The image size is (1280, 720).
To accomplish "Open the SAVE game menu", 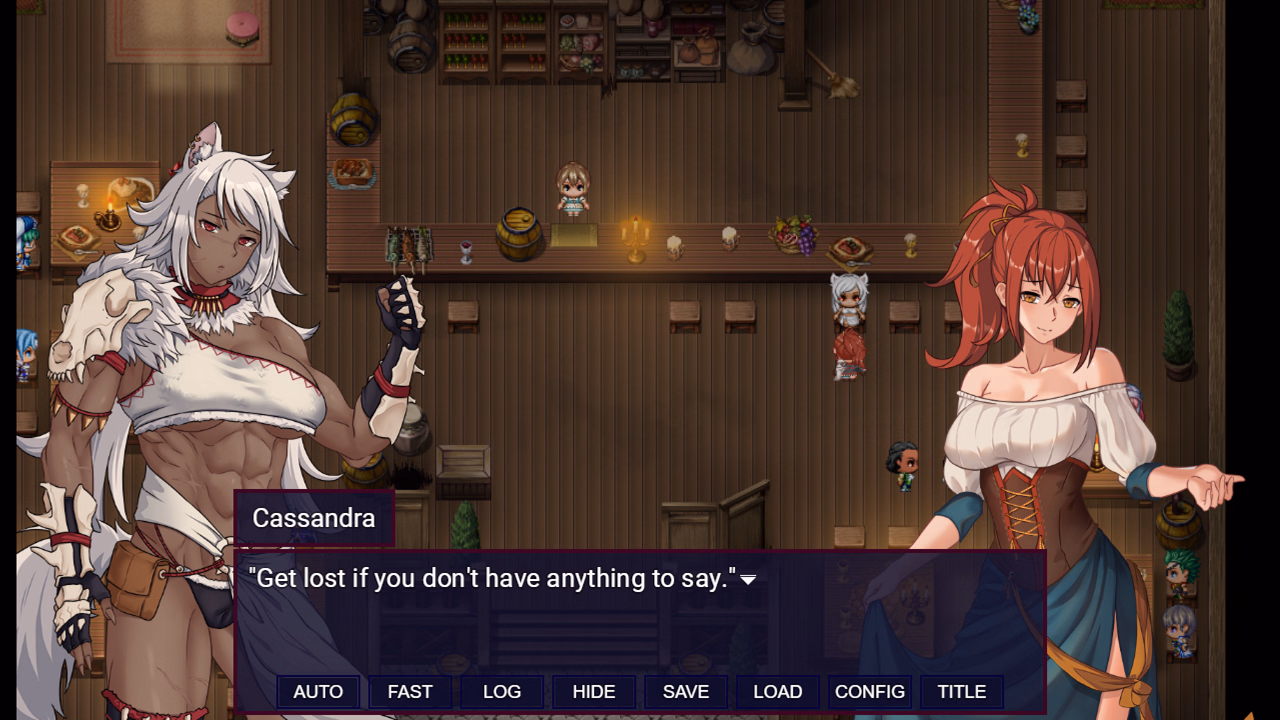I will (685, 691).
